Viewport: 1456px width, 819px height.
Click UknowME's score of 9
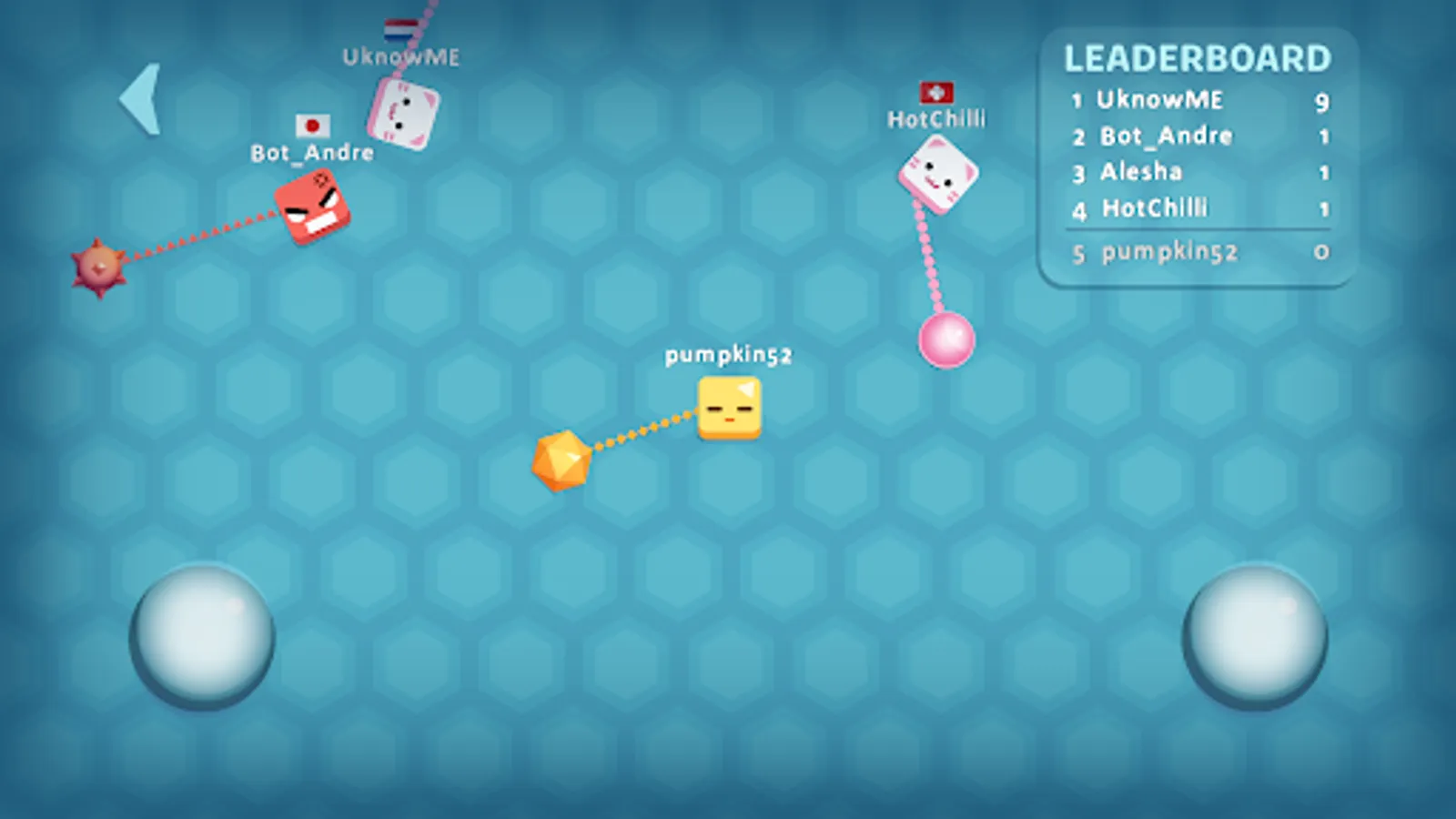pos(1323,101)
